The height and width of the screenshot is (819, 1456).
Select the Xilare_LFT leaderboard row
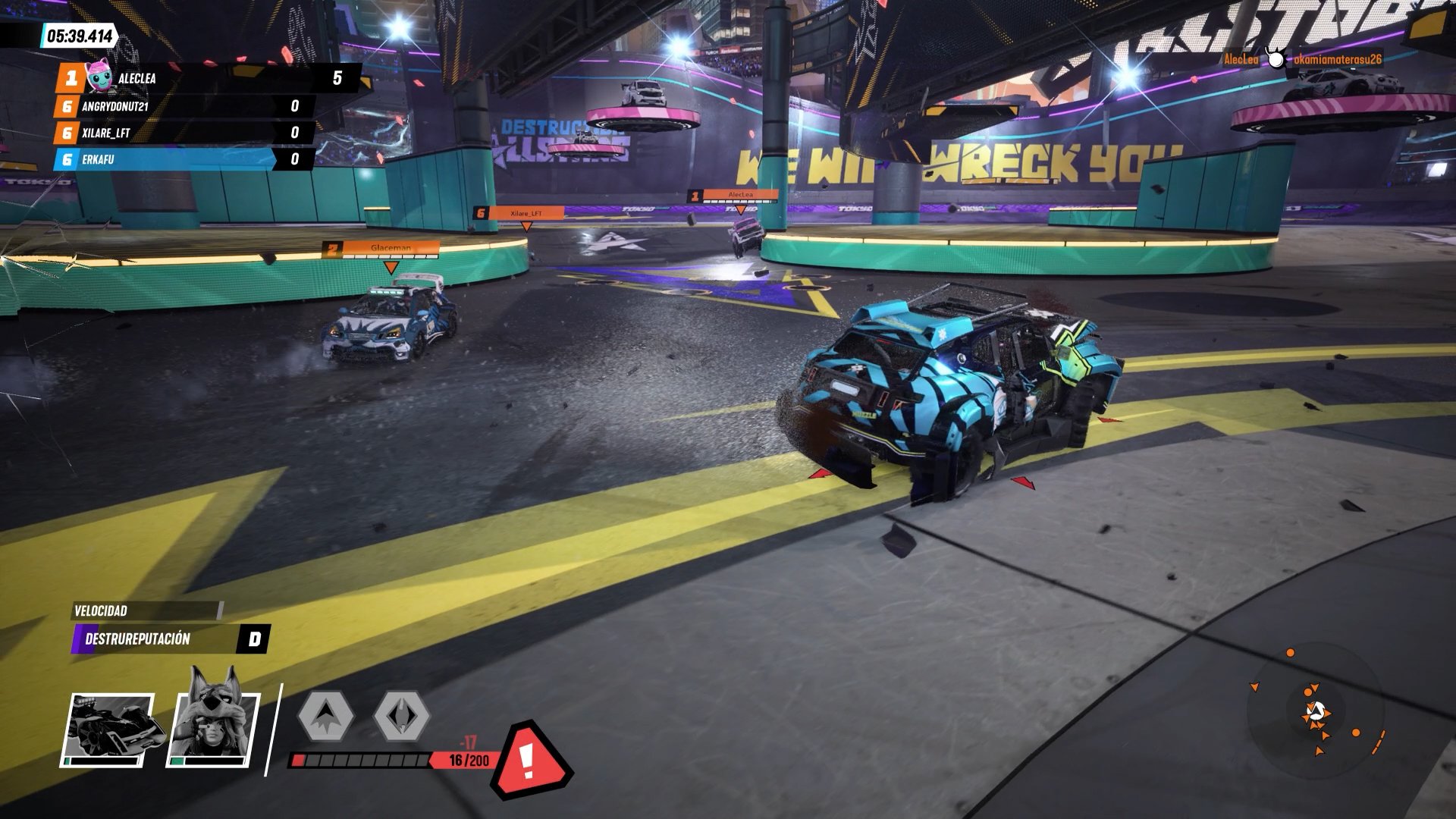point(182,133)
